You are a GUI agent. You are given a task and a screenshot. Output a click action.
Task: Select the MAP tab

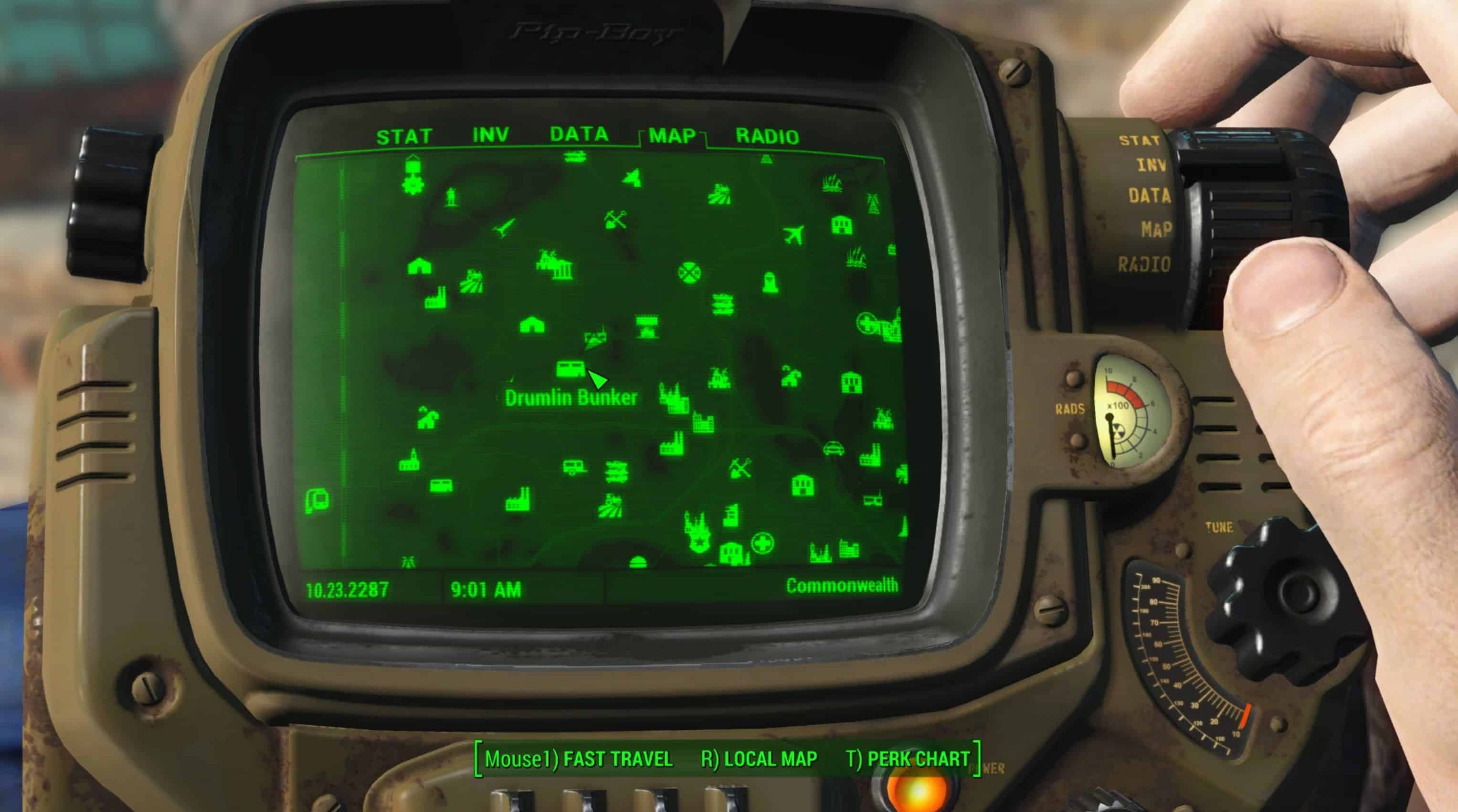tap(672, 136)
